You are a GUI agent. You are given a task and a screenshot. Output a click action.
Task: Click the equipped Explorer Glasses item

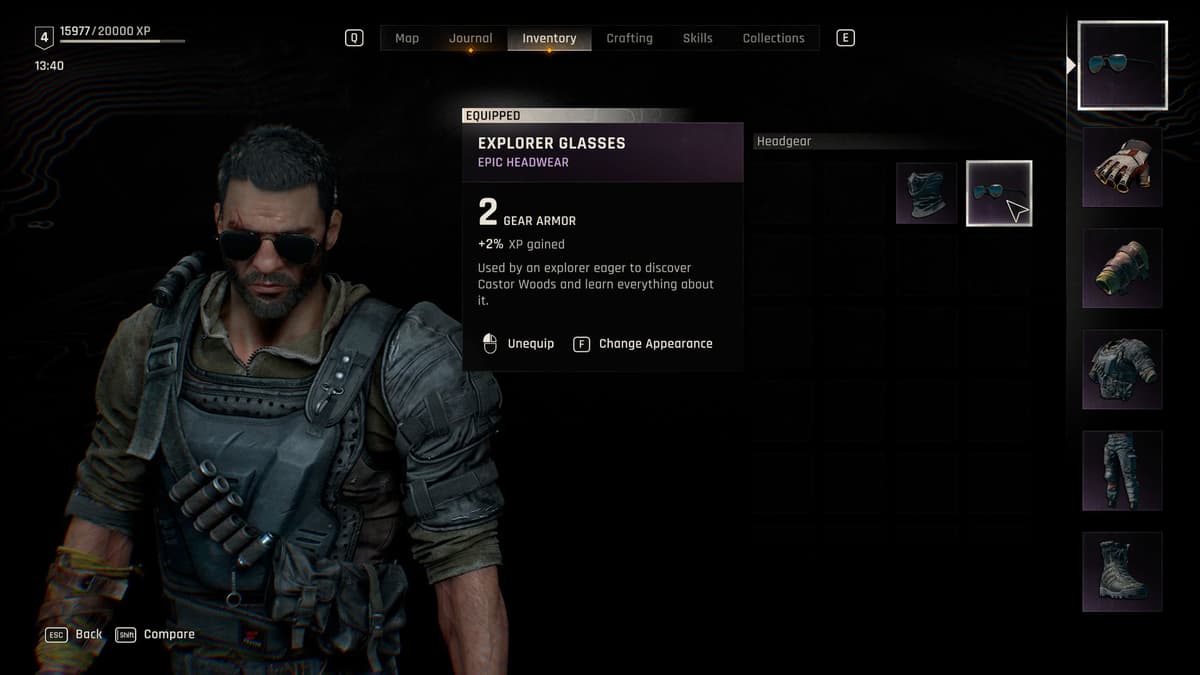tap(998, 193)
